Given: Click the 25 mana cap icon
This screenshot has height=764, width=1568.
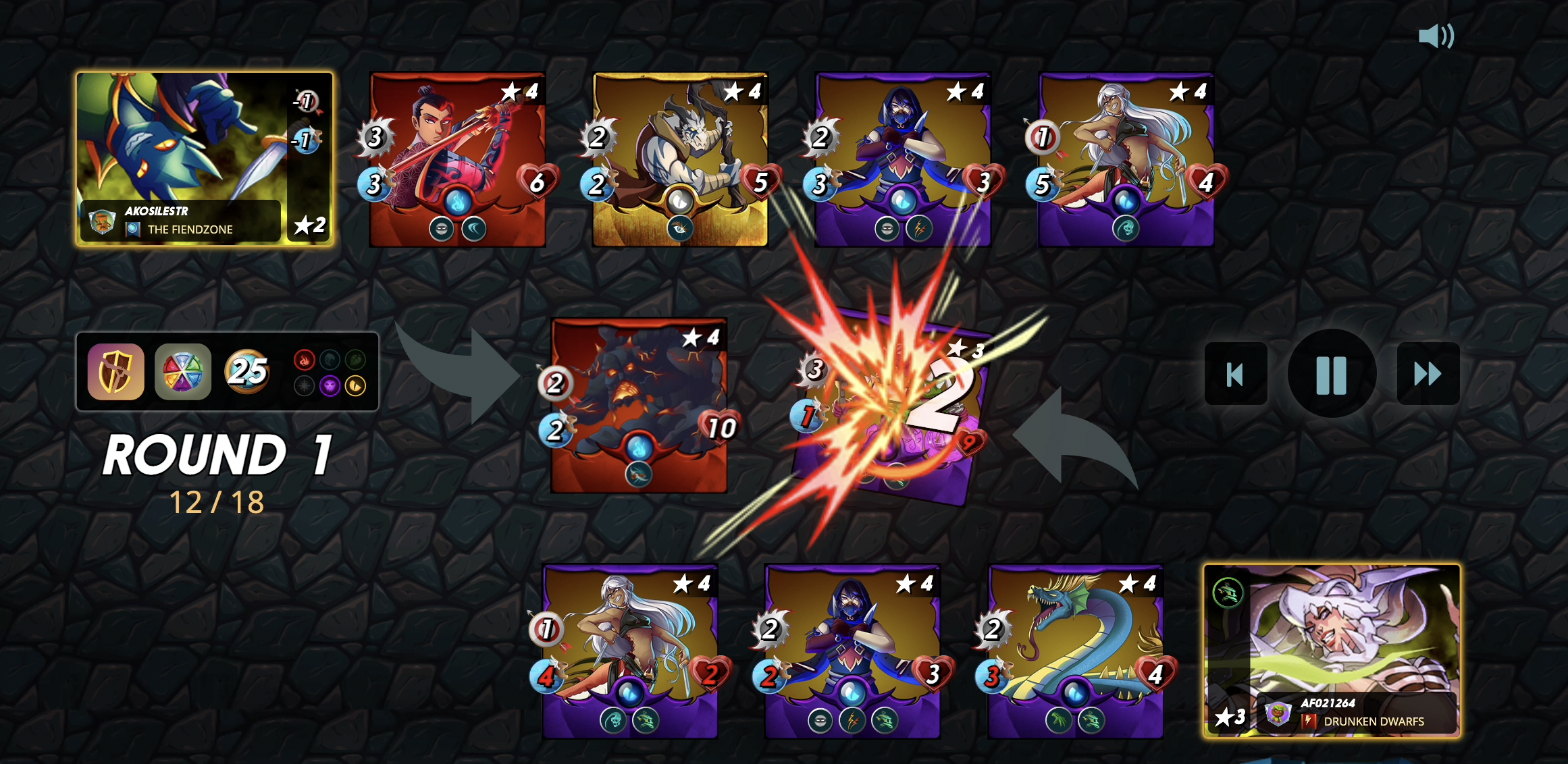Looking at the screenshot, I should 247,371.
